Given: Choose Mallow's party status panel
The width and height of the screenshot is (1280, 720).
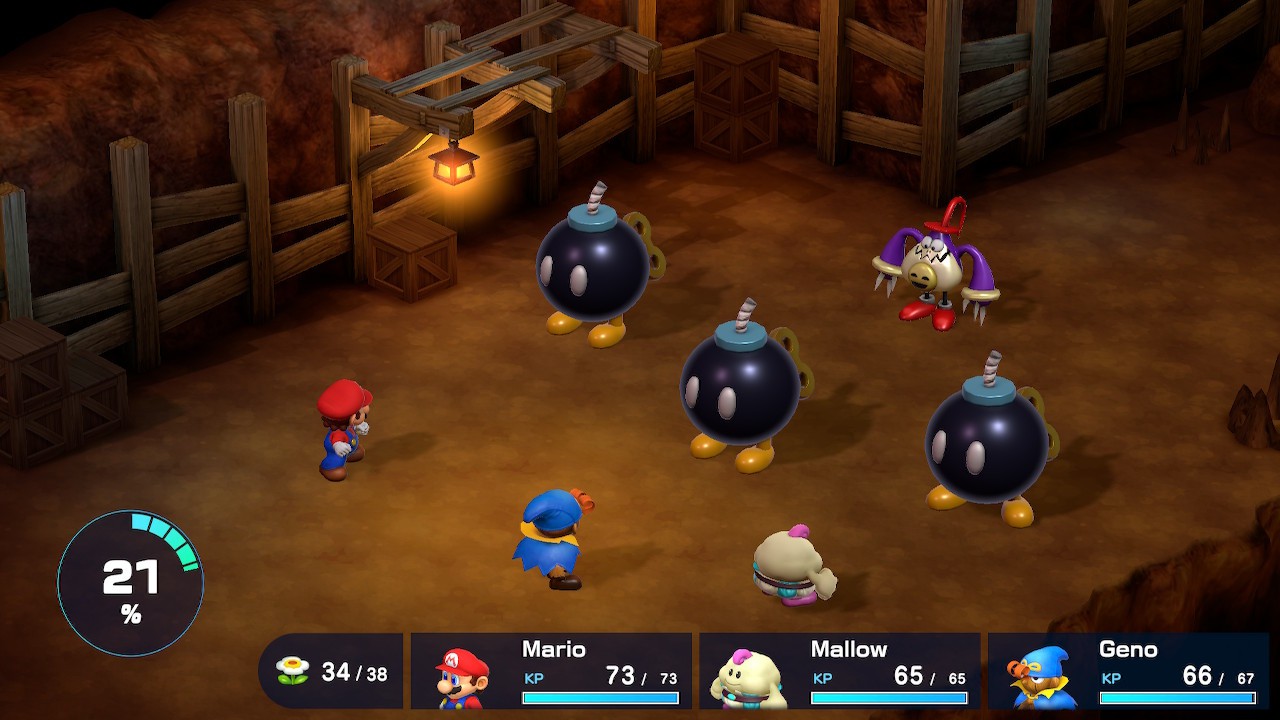Looking at the screenshot, I should point(839,671).
